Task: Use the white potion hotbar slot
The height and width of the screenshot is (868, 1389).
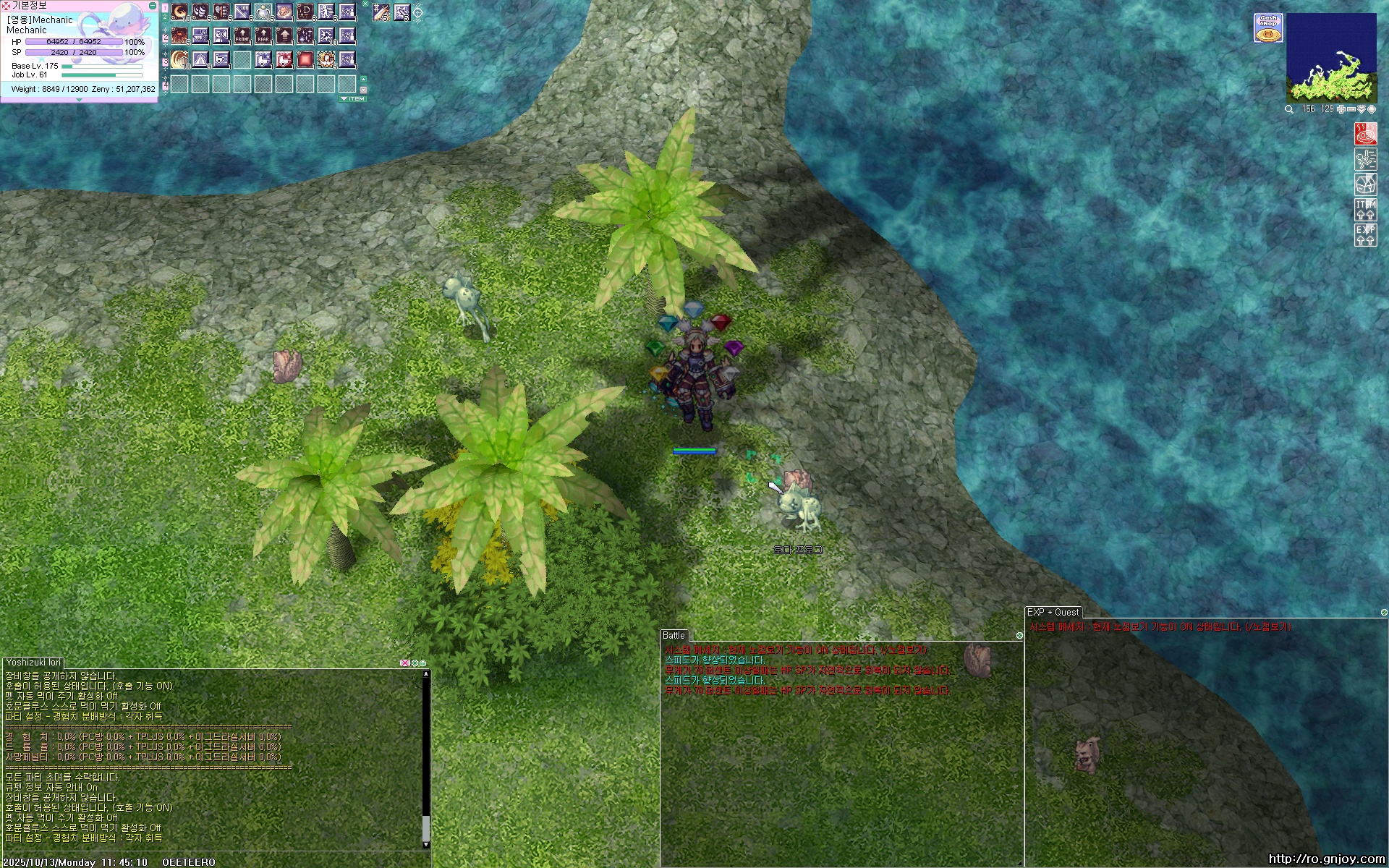Action: coord(263,12)
